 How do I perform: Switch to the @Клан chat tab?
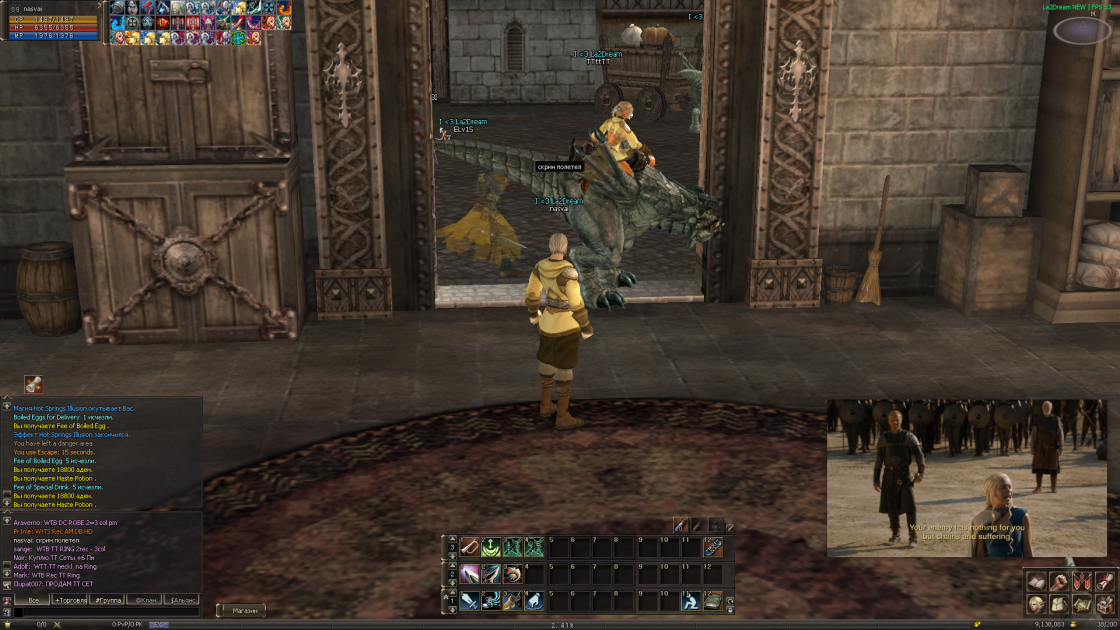[x=146, y=600]
